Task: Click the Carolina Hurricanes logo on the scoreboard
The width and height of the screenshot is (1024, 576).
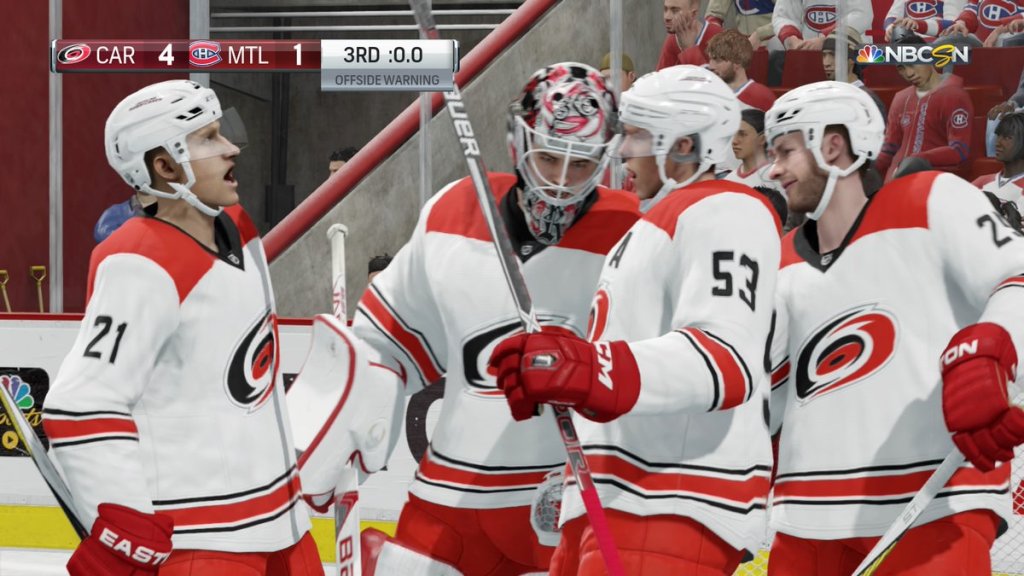Action: pos(74,54)
